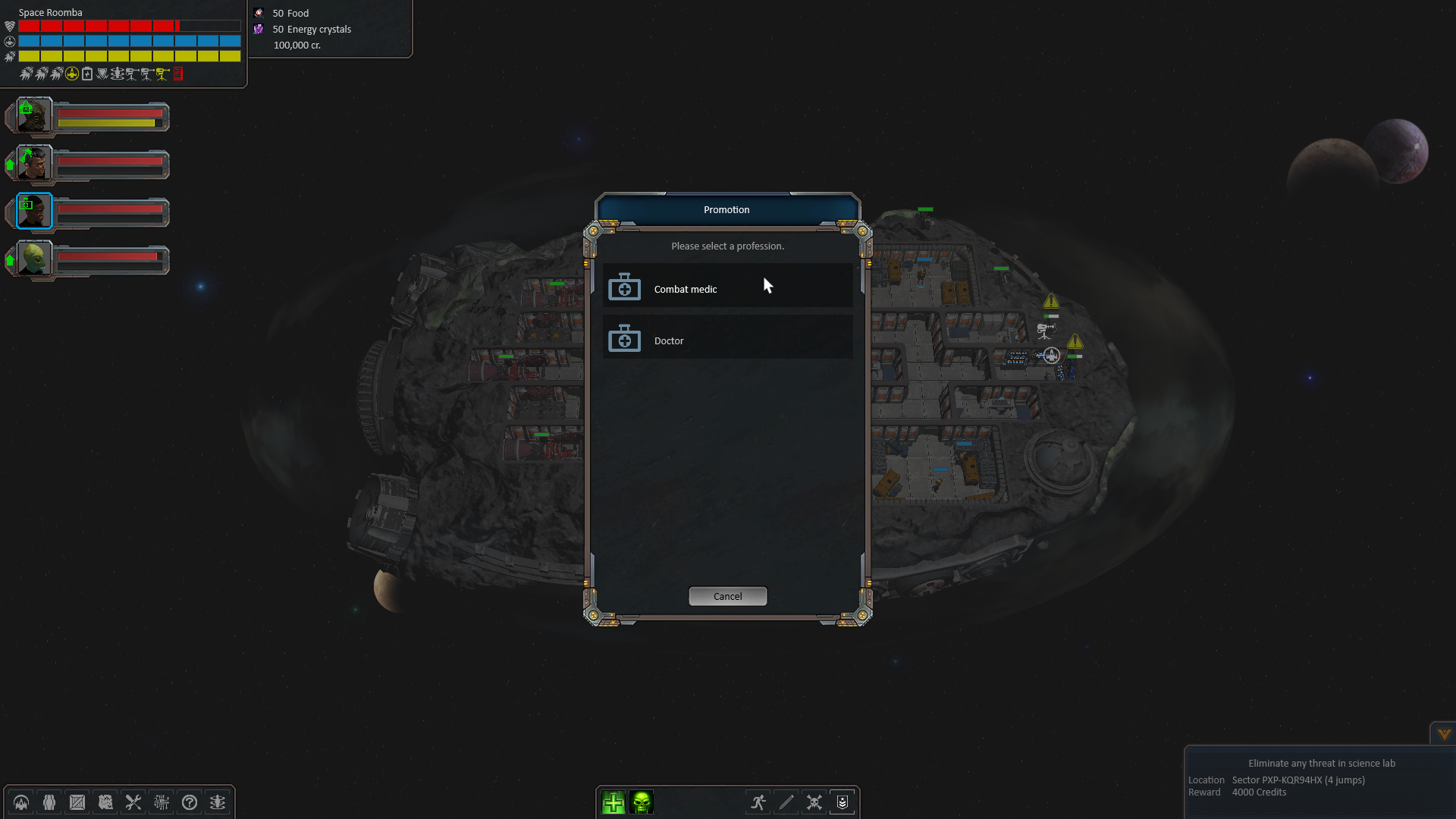Image resolution: width=1456 pixels, height=819 pixels.
Task: Select the yellow-green alien crew portrait
Action: (34, 259)
